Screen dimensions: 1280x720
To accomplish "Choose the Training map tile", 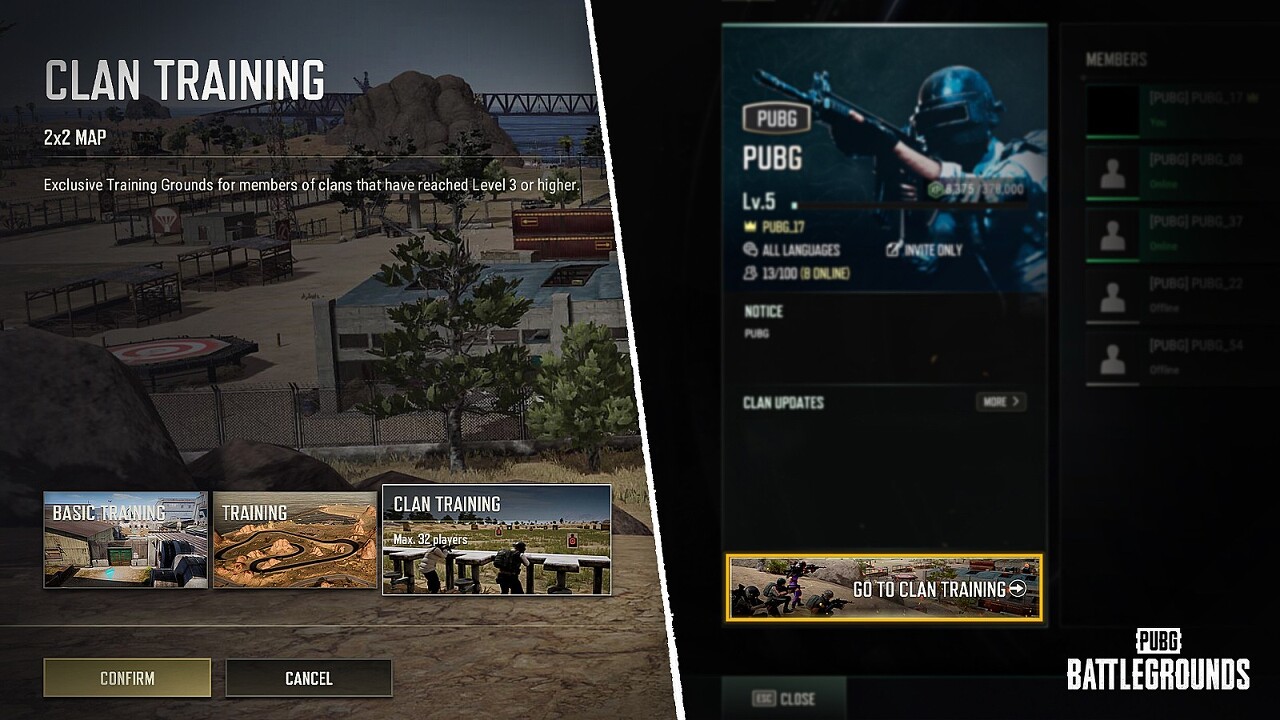I will coord(295,539).
